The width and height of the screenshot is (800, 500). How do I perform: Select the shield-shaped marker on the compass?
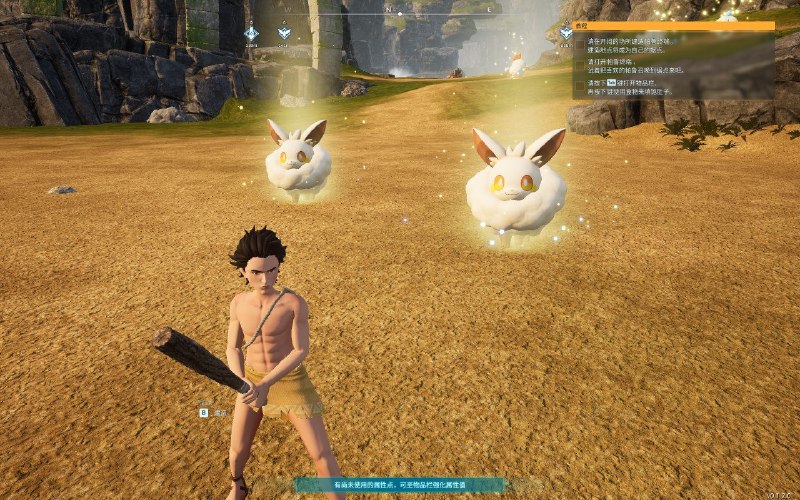pyautogui.click(x=283, y=33)
